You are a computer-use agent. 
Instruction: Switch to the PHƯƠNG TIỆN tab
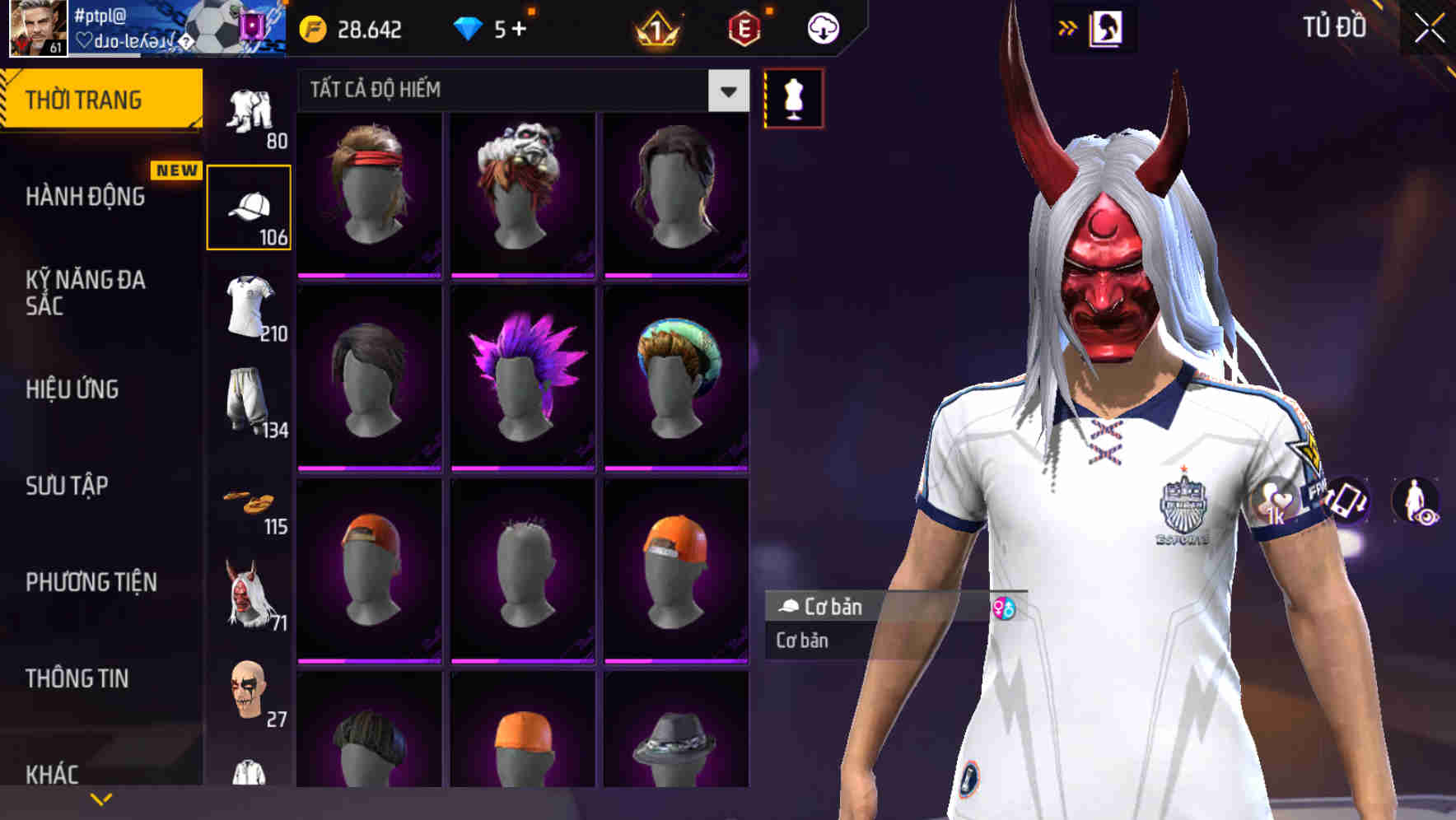pos(91,581)
